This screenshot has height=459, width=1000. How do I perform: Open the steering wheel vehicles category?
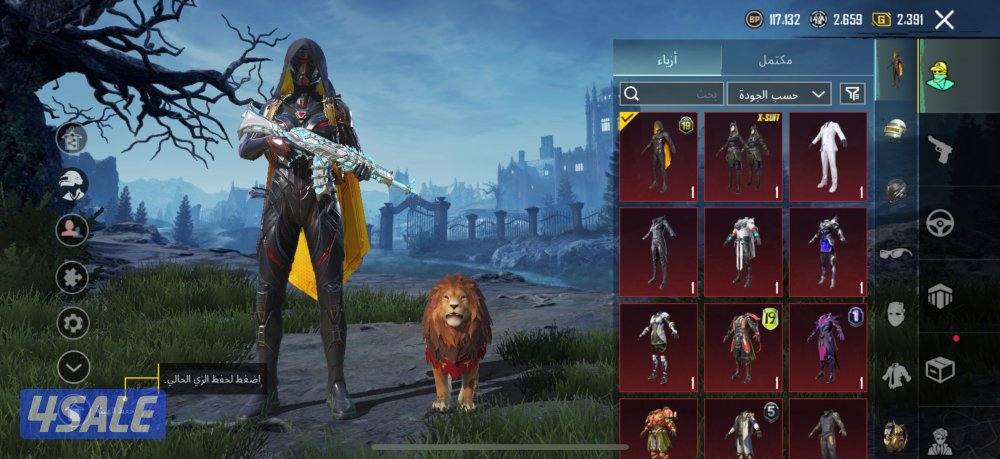939,222
